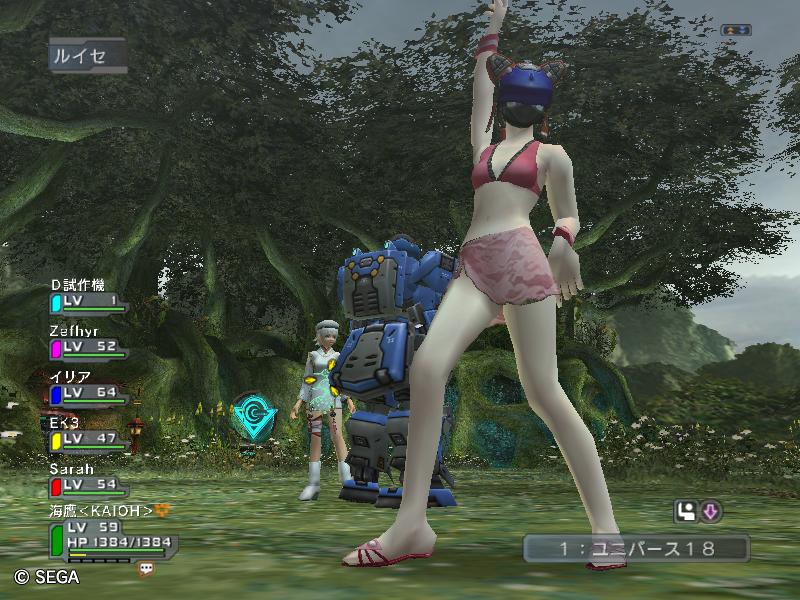Click the ユニバース18 location panel
Screen dimensions: 800x600
(636, 548)
